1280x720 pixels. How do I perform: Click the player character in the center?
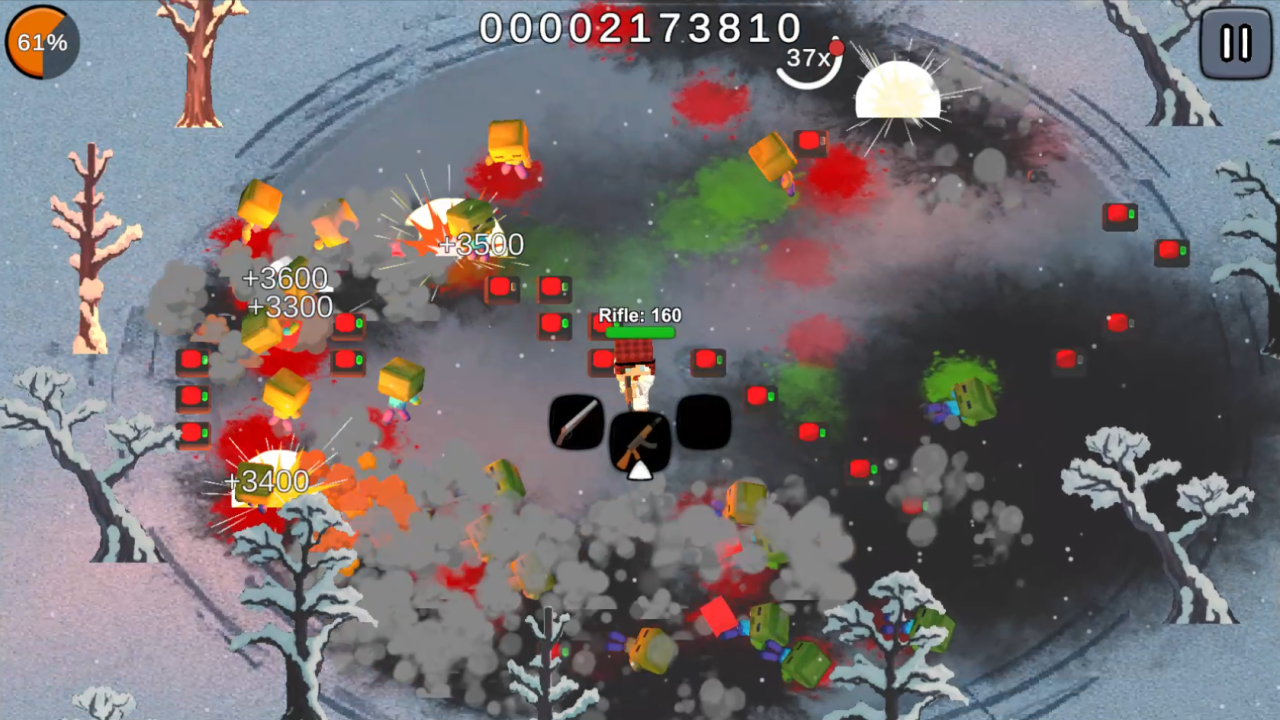(634, 375)
